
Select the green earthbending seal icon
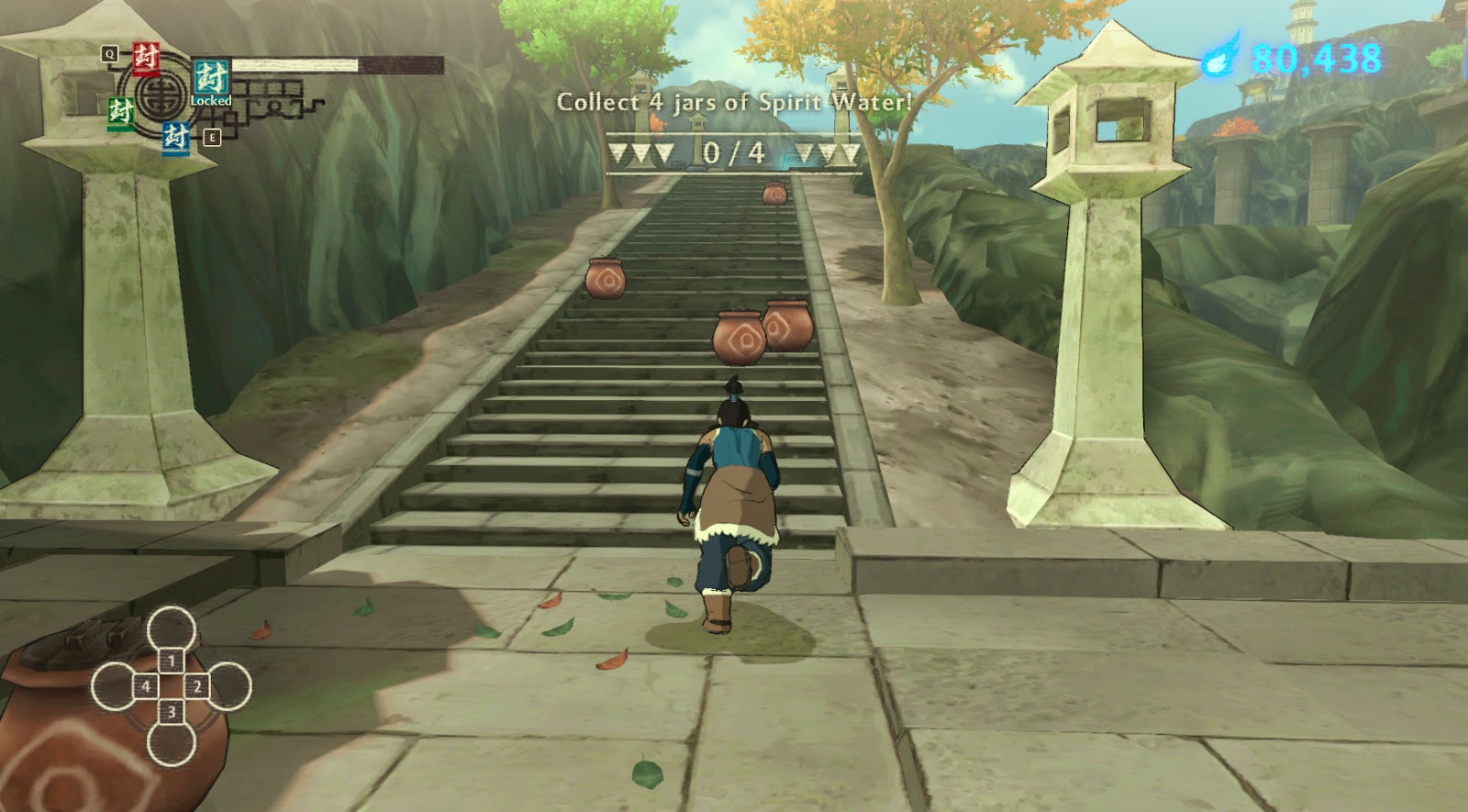coord(121,111)
